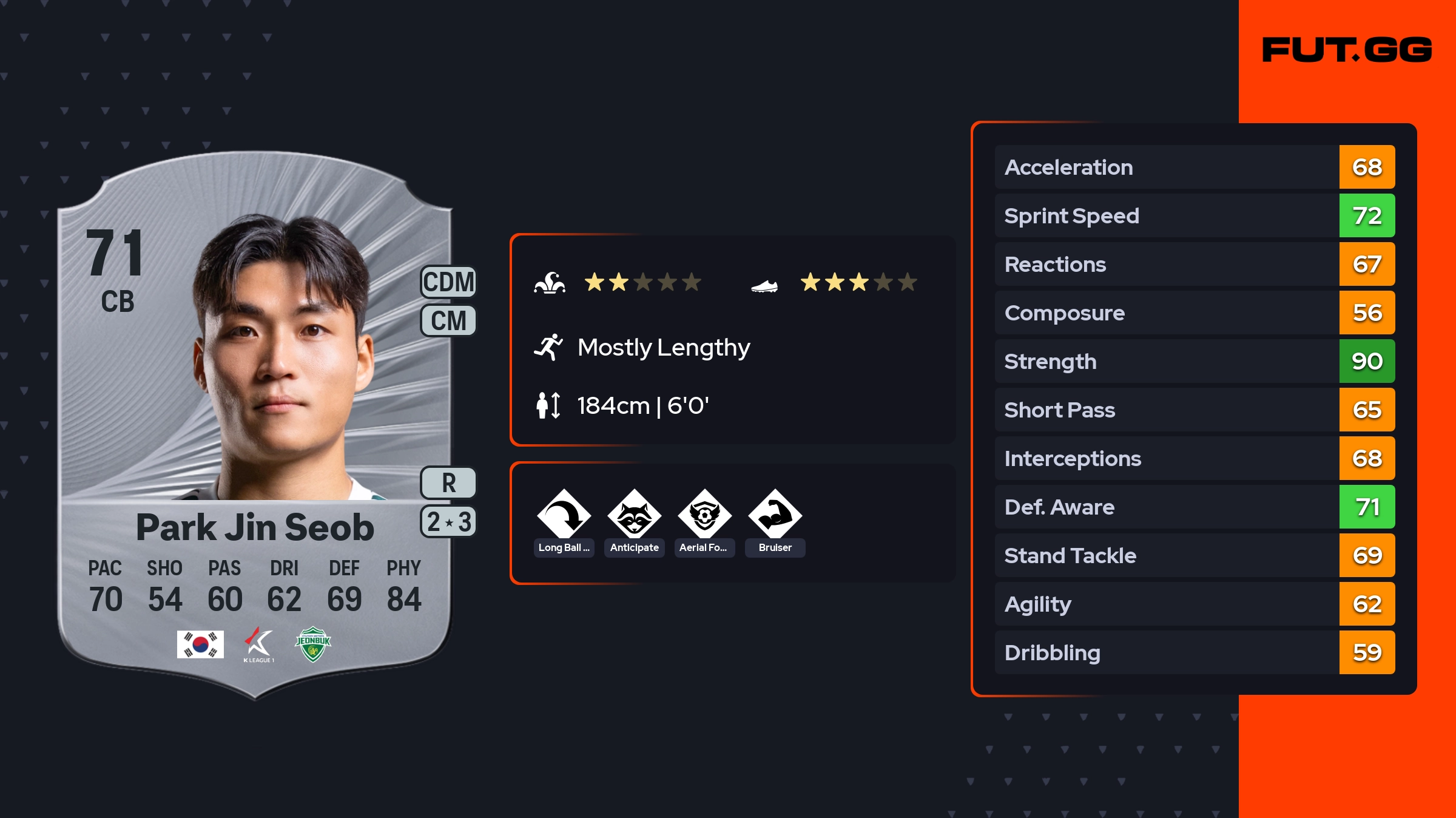Select the Park Jin Seob player card
The height and width of the screenshot is (818, 1456).
tap(255, 425)
